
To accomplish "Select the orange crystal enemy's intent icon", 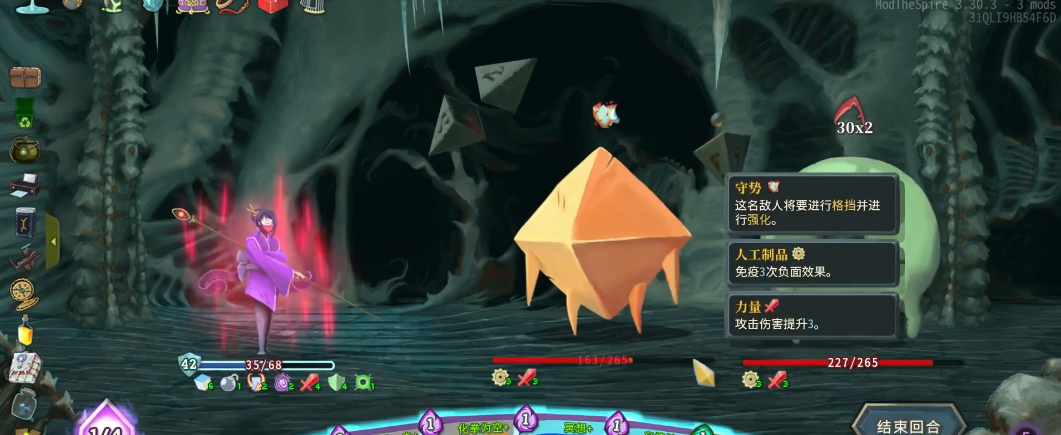I will click(605, 113).
